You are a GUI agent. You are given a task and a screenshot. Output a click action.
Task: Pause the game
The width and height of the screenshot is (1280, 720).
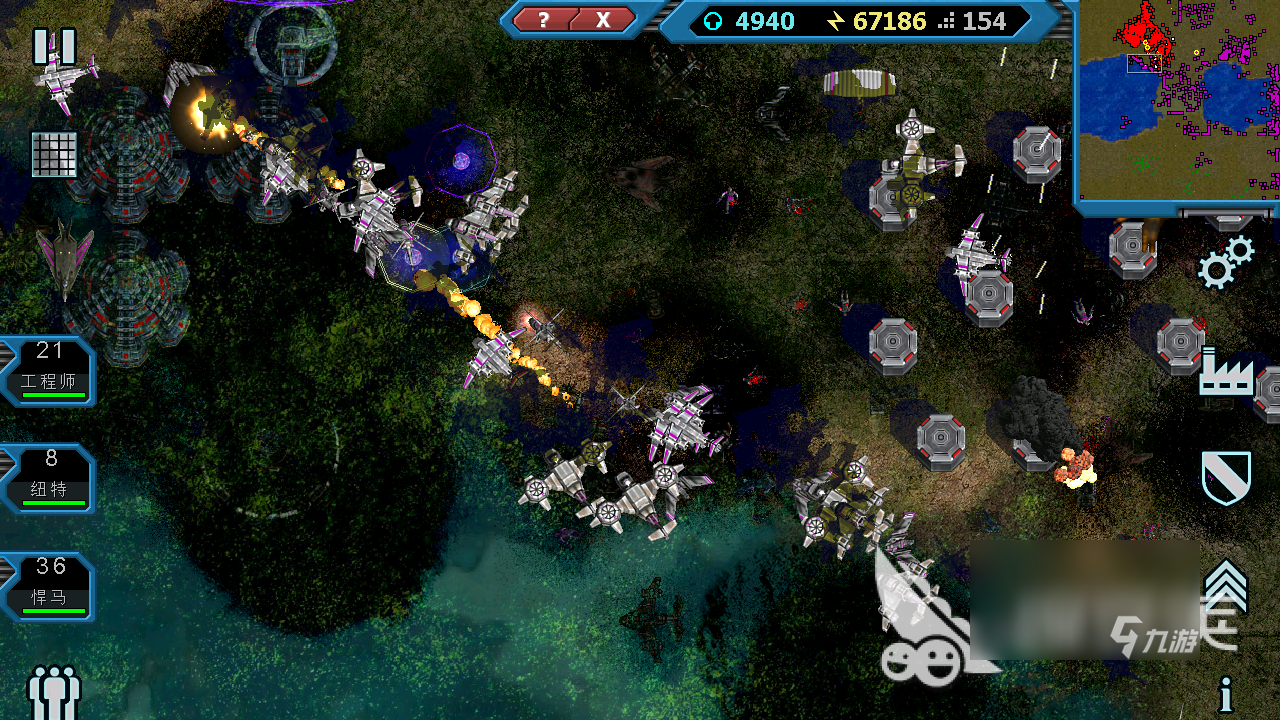pos(54,47)
